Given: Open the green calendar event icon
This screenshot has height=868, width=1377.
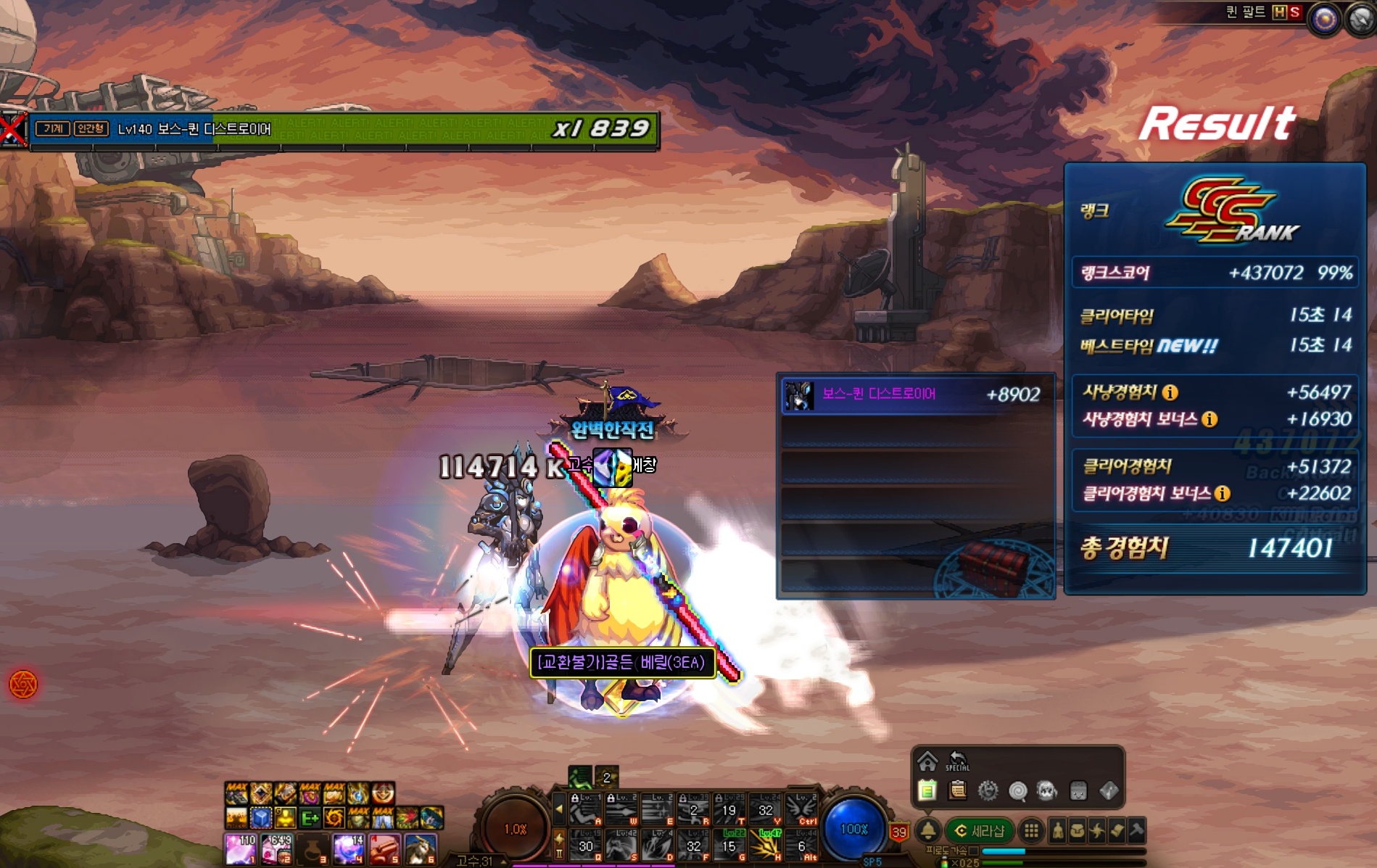Looking at the screenshot, I should coord(927,790).
